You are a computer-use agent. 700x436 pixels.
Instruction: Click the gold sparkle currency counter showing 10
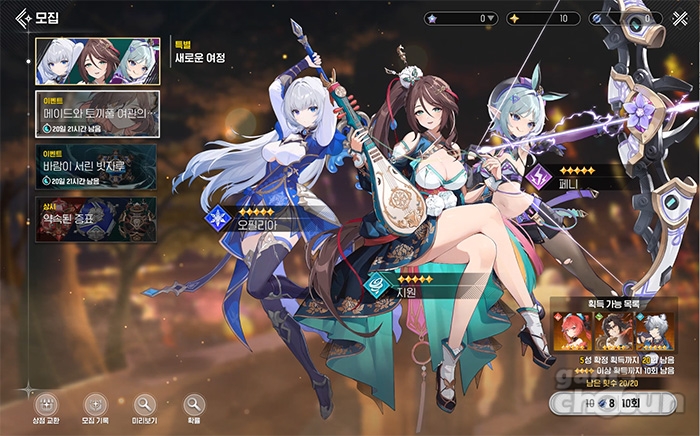(542, 18)
